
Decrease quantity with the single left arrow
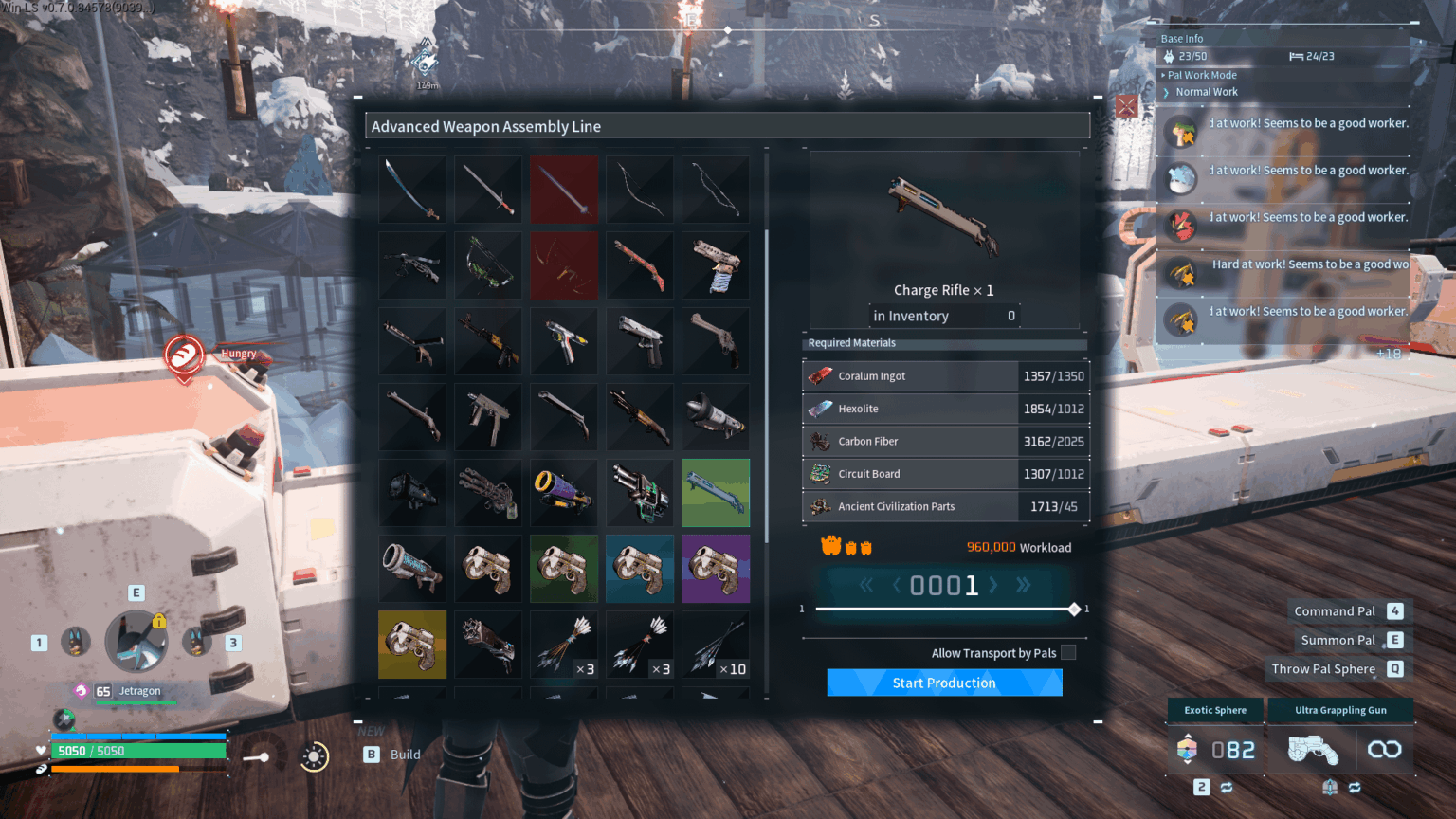point(896,585)
